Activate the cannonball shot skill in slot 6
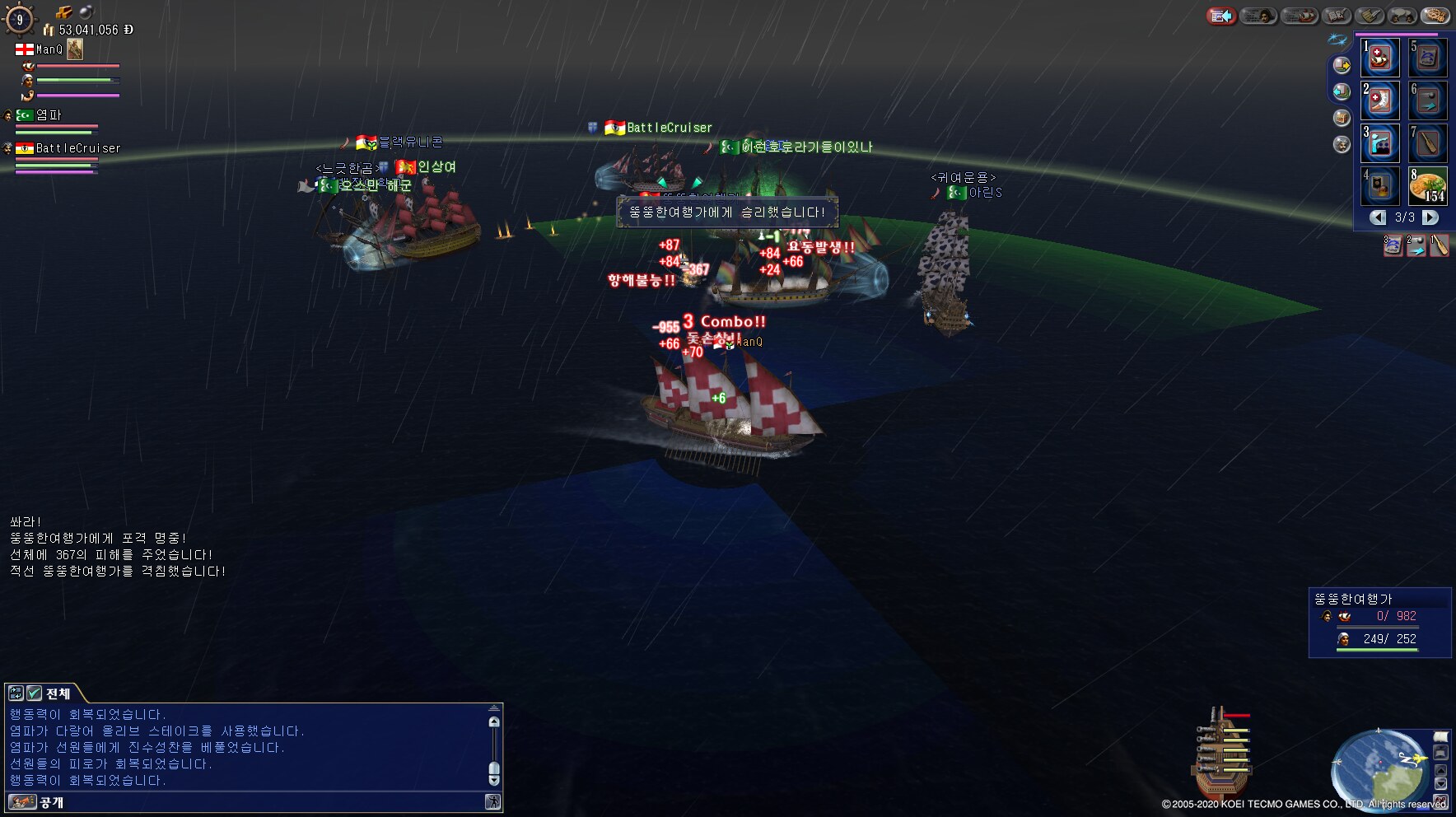Screen dimensions: 1456x817 pos(1428,100)
